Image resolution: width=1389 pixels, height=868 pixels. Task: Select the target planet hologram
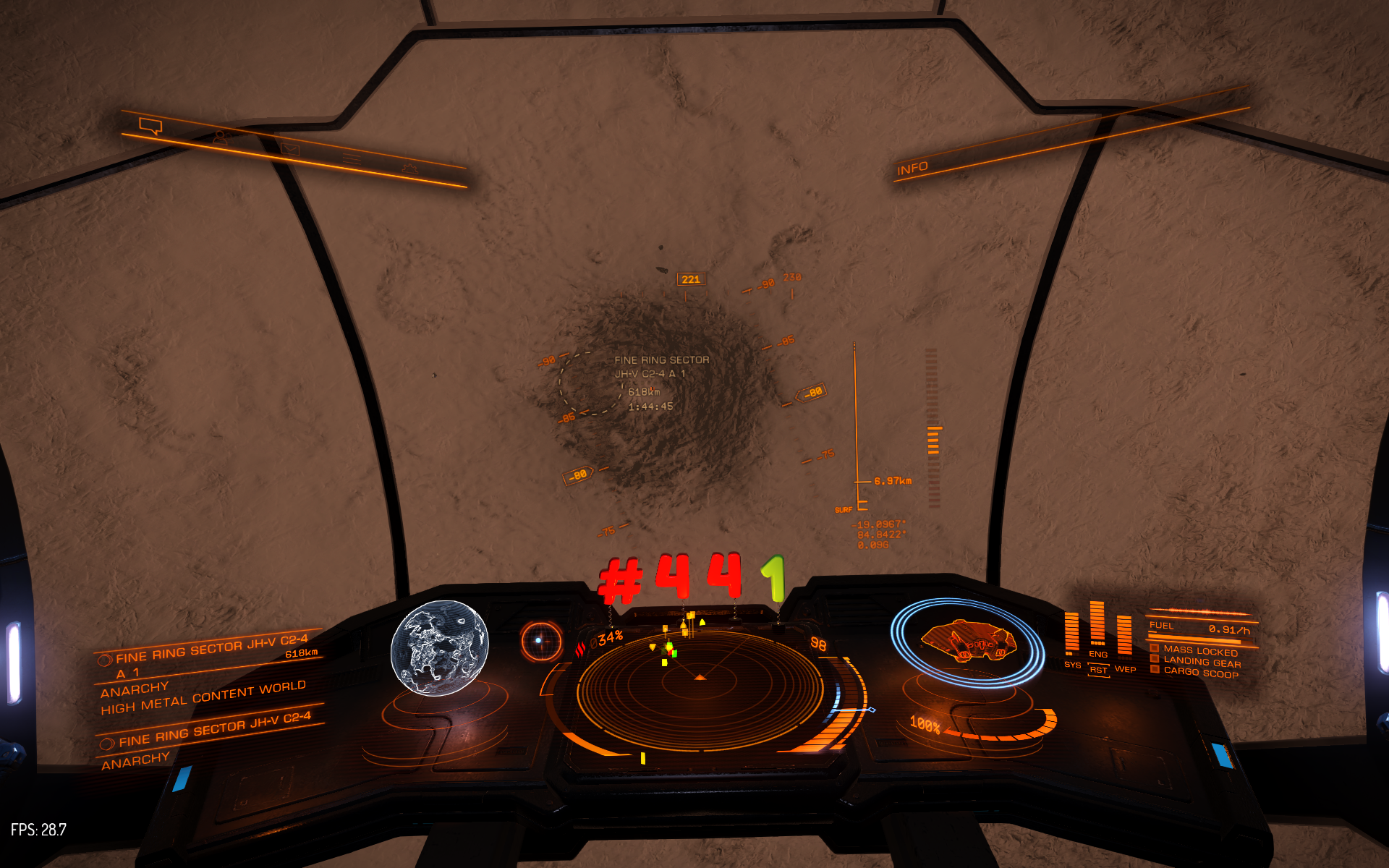coord(439,647)
